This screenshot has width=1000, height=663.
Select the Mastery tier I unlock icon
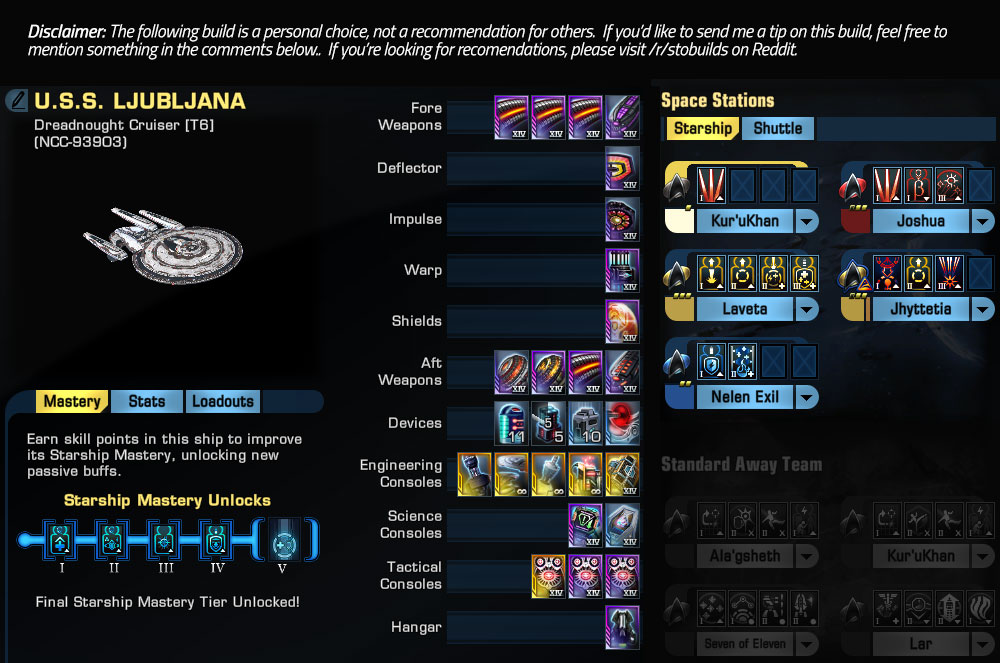[x=62, y=540]
